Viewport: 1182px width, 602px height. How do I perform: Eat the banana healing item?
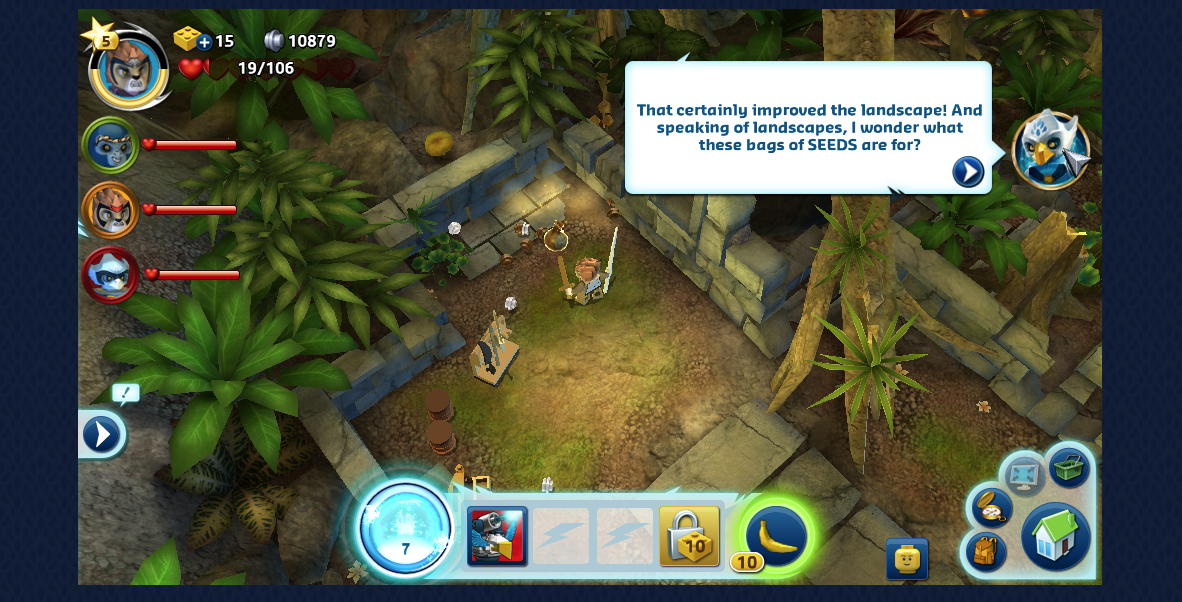pyautogui.click(x=776, y=536)
